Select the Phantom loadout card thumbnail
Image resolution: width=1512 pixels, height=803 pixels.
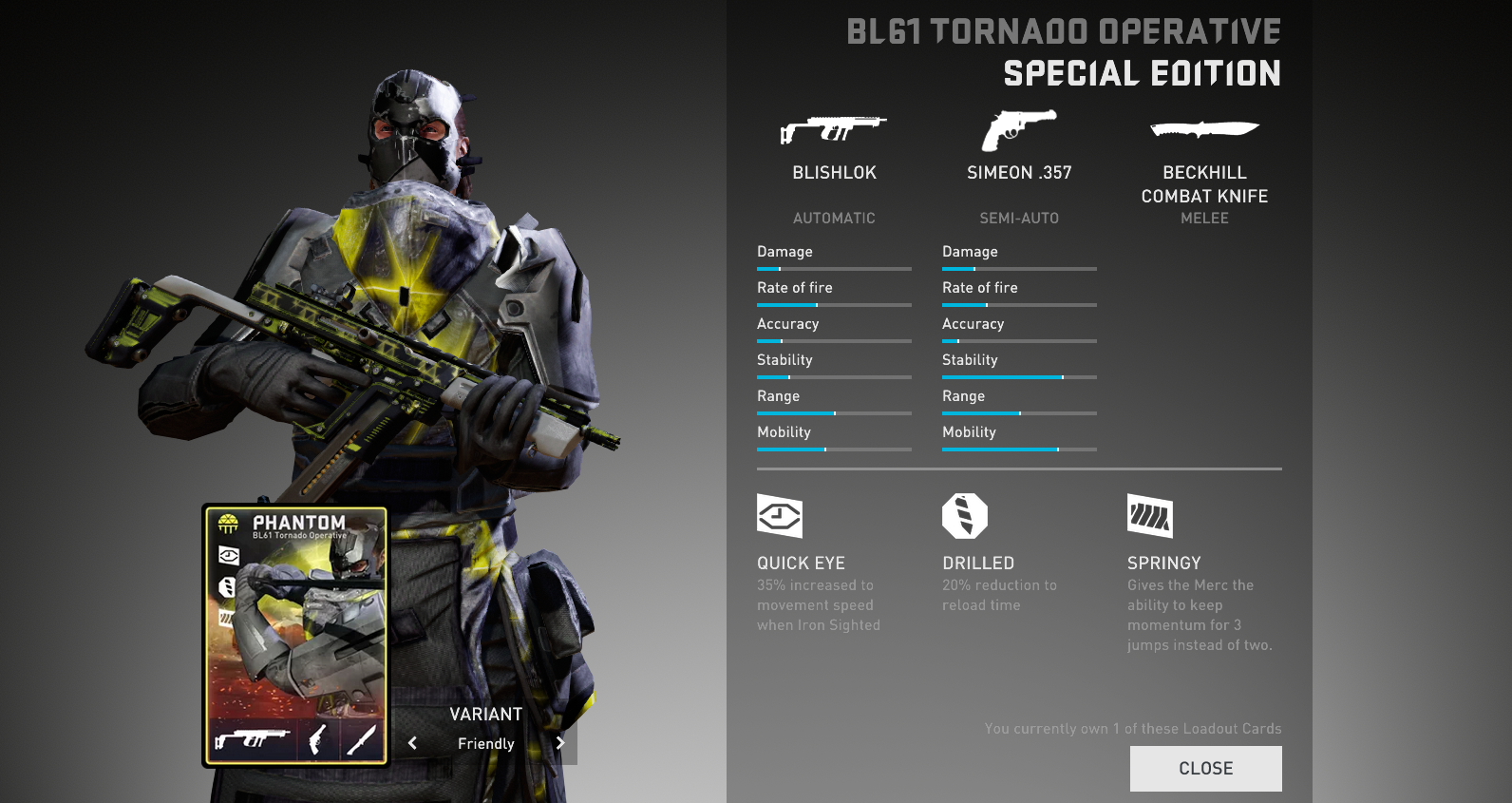[x=295, y=635]
